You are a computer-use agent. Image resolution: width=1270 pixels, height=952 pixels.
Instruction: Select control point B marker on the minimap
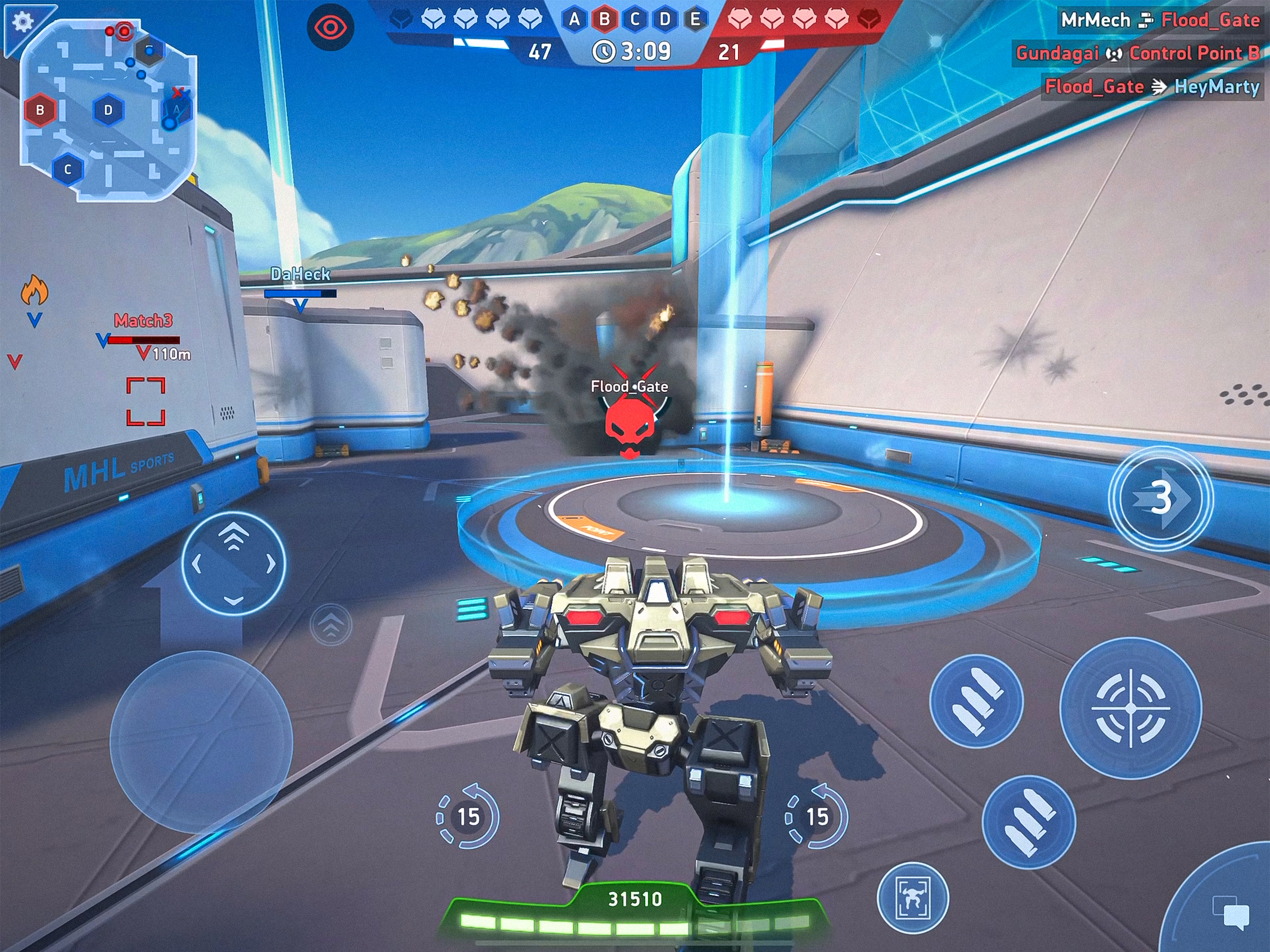coord(40,110)
